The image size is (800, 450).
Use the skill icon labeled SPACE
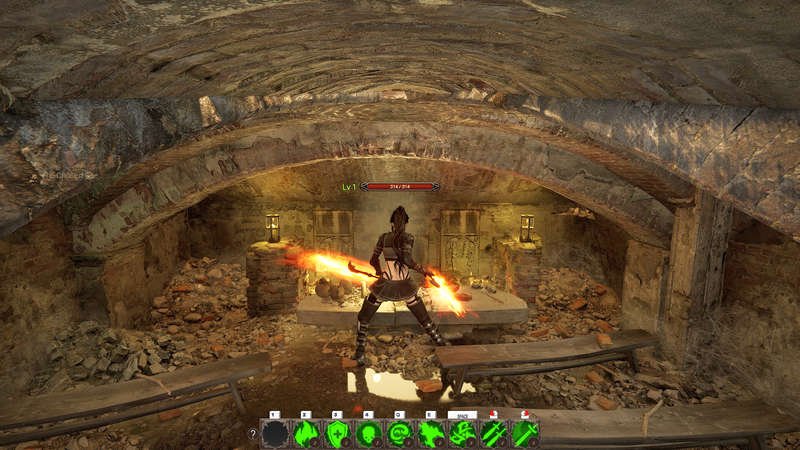coord(463,434)
